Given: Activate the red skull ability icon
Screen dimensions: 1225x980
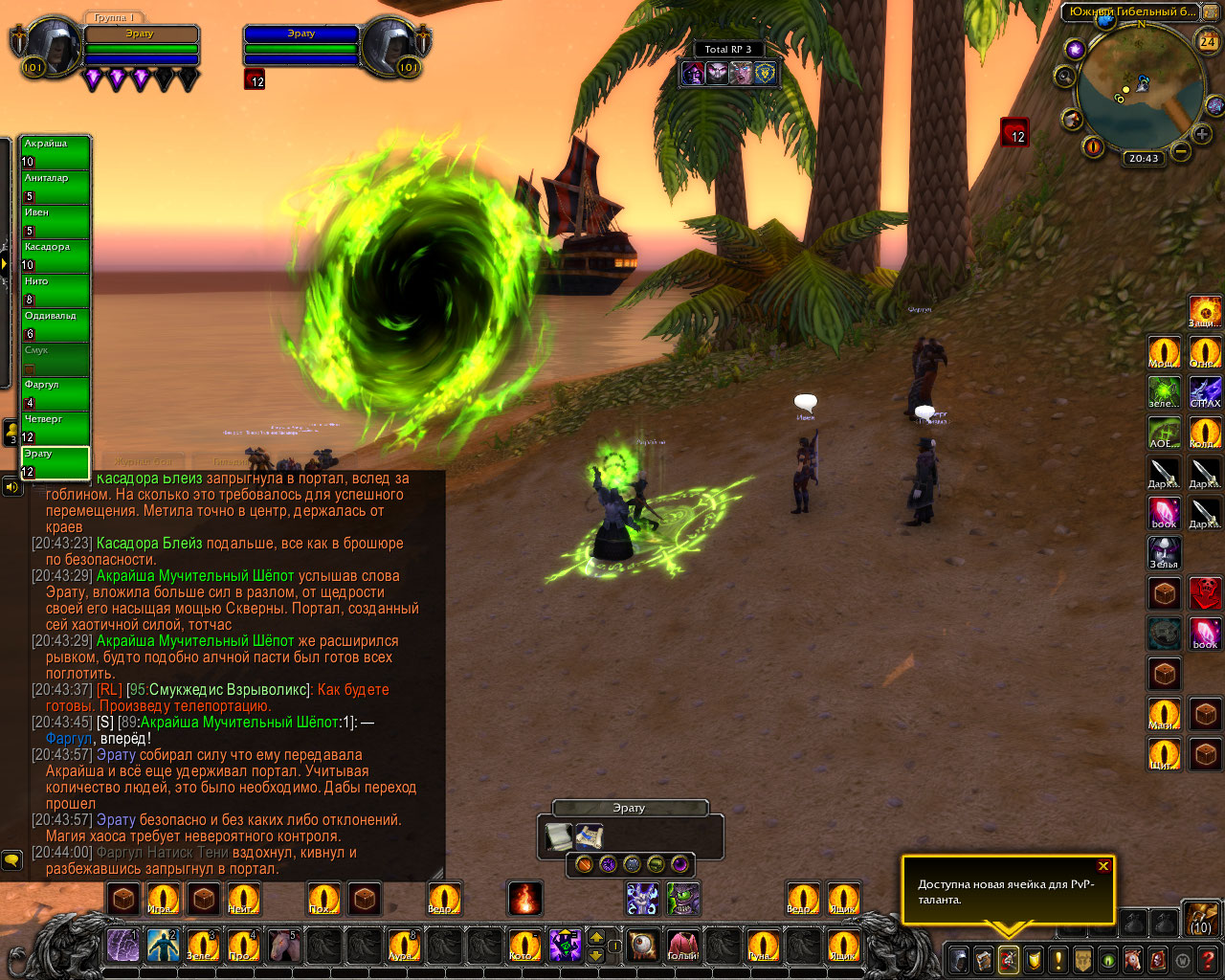Looking at the screenshot, I should 1205,593.
